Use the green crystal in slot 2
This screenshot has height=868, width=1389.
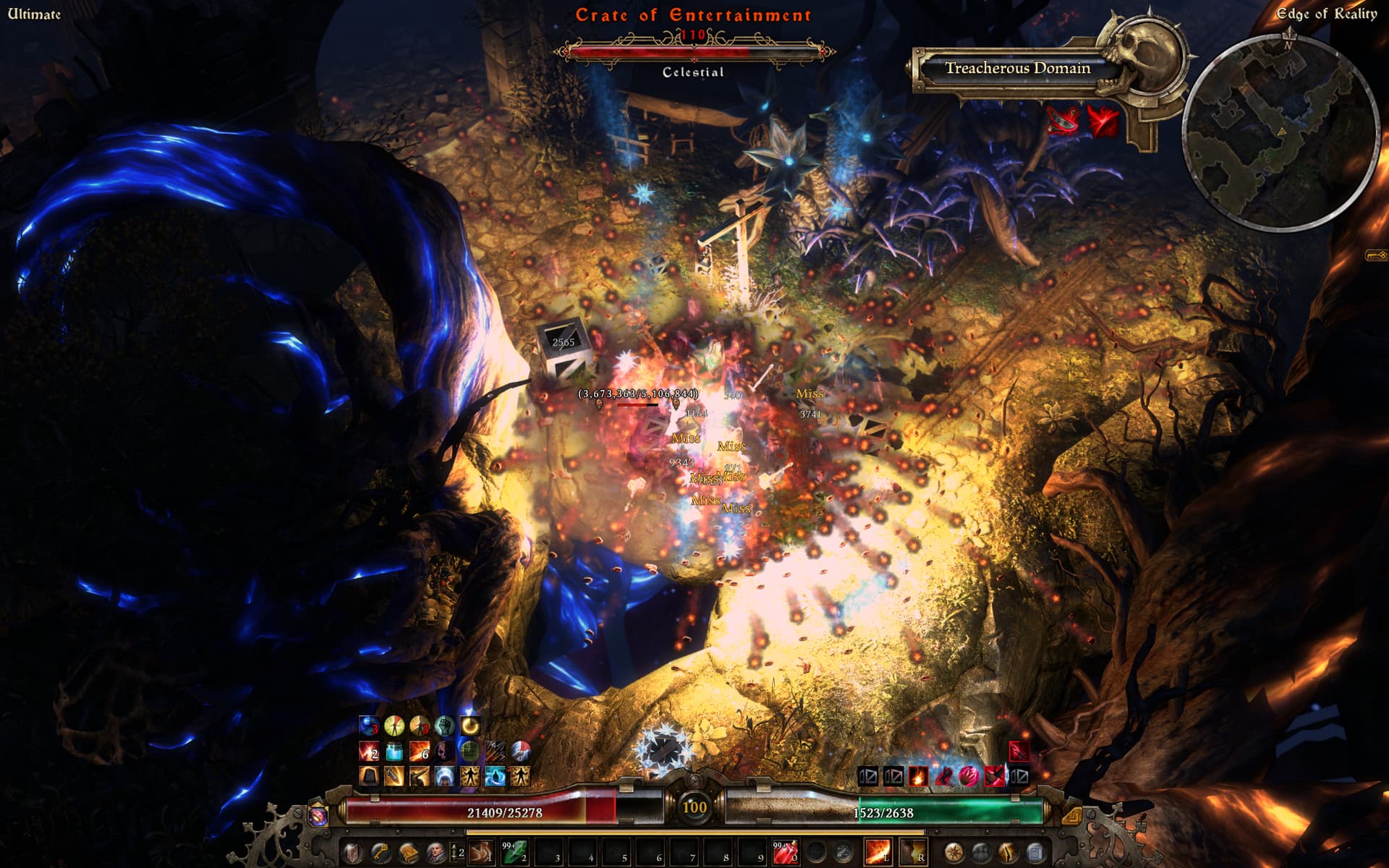515,853
